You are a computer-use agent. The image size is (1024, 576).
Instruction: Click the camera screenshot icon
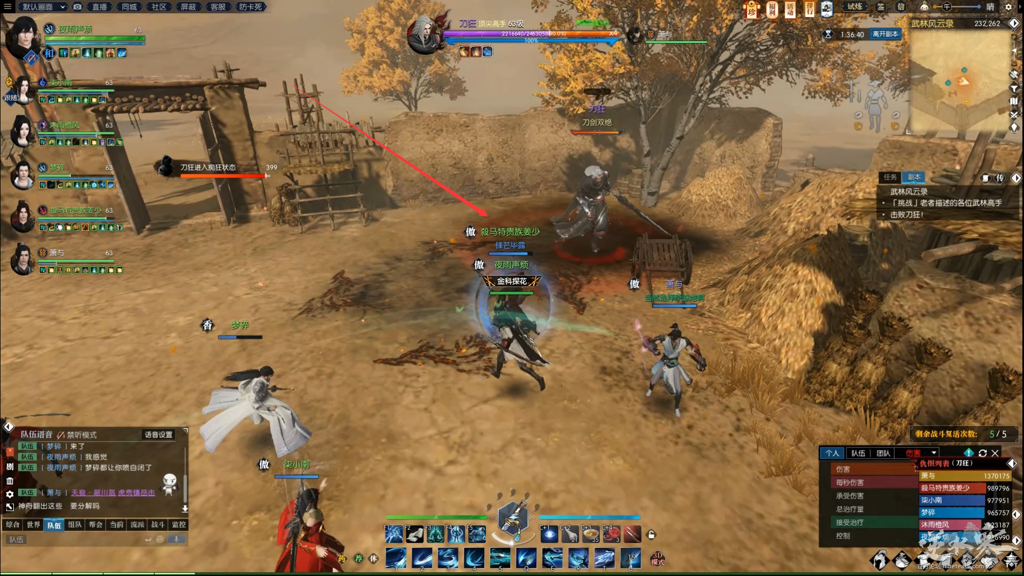[78, 6]
